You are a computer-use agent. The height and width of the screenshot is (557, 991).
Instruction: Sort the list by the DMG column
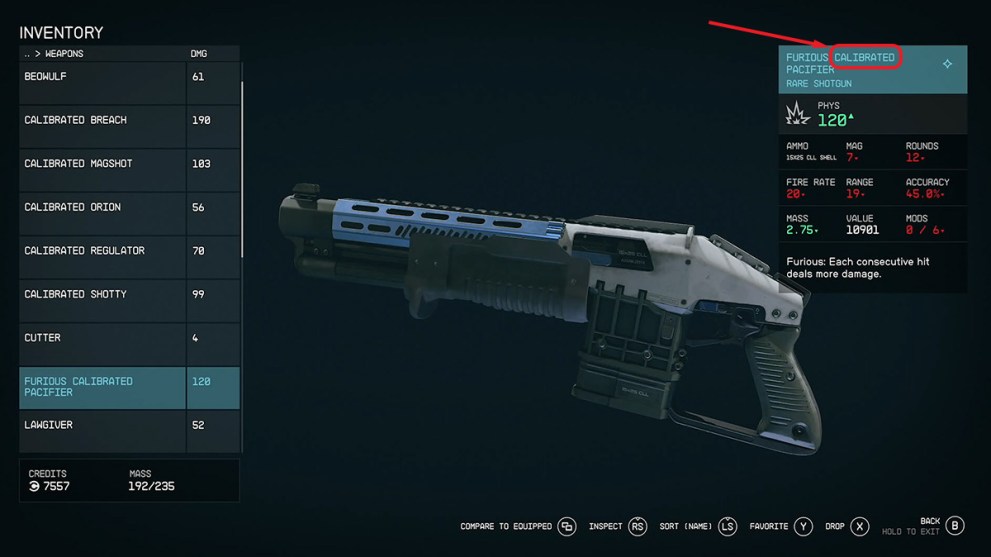tap(199, 54)
